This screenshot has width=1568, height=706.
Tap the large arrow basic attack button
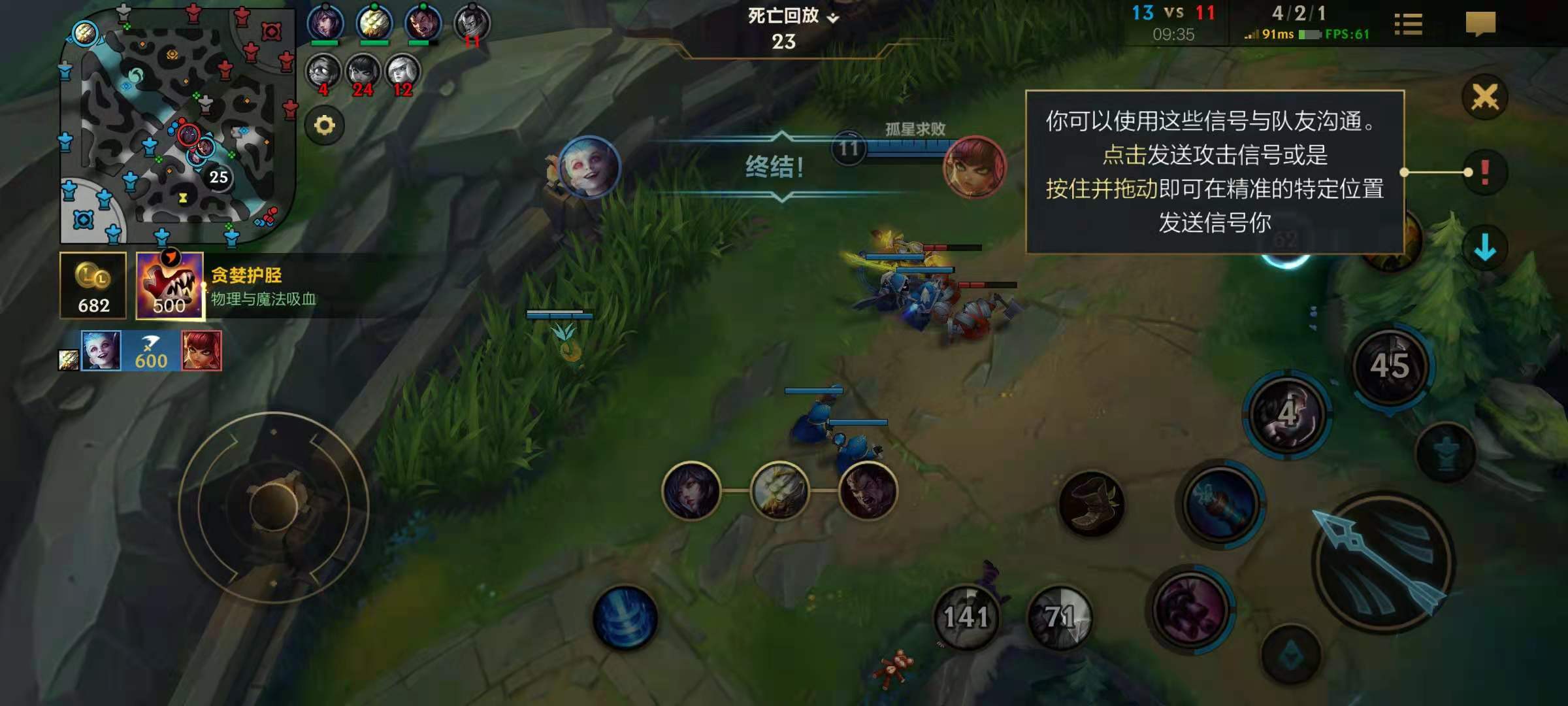tap(1382, 562)
